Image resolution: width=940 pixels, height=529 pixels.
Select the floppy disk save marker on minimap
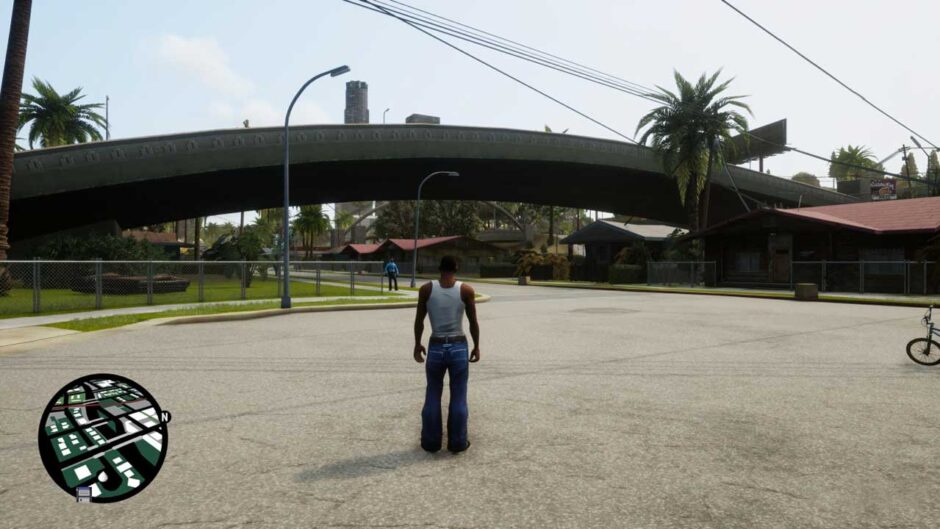[x=84, y=493]
